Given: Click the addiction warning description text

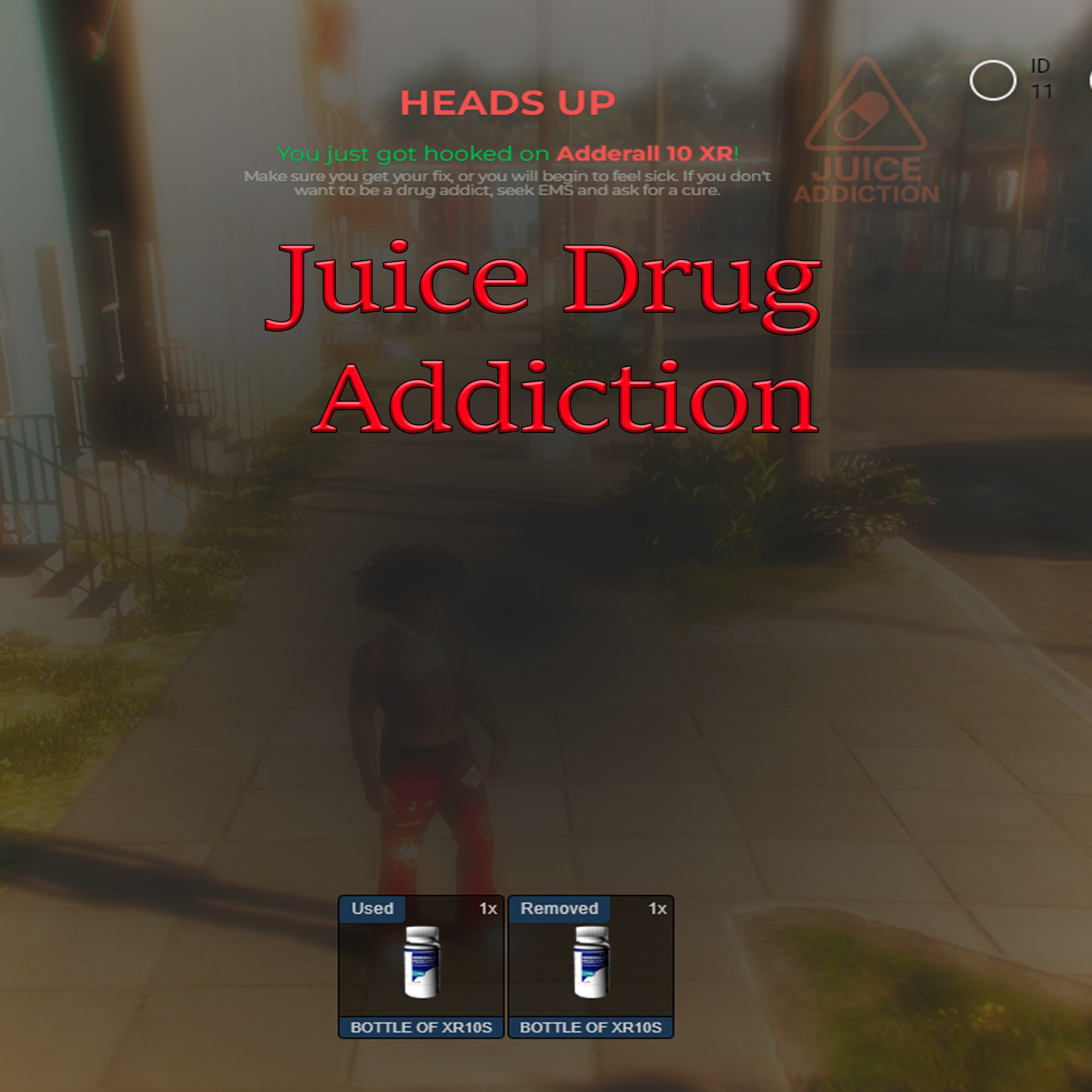Looking at the screenshot, I should tap(508, 183).
